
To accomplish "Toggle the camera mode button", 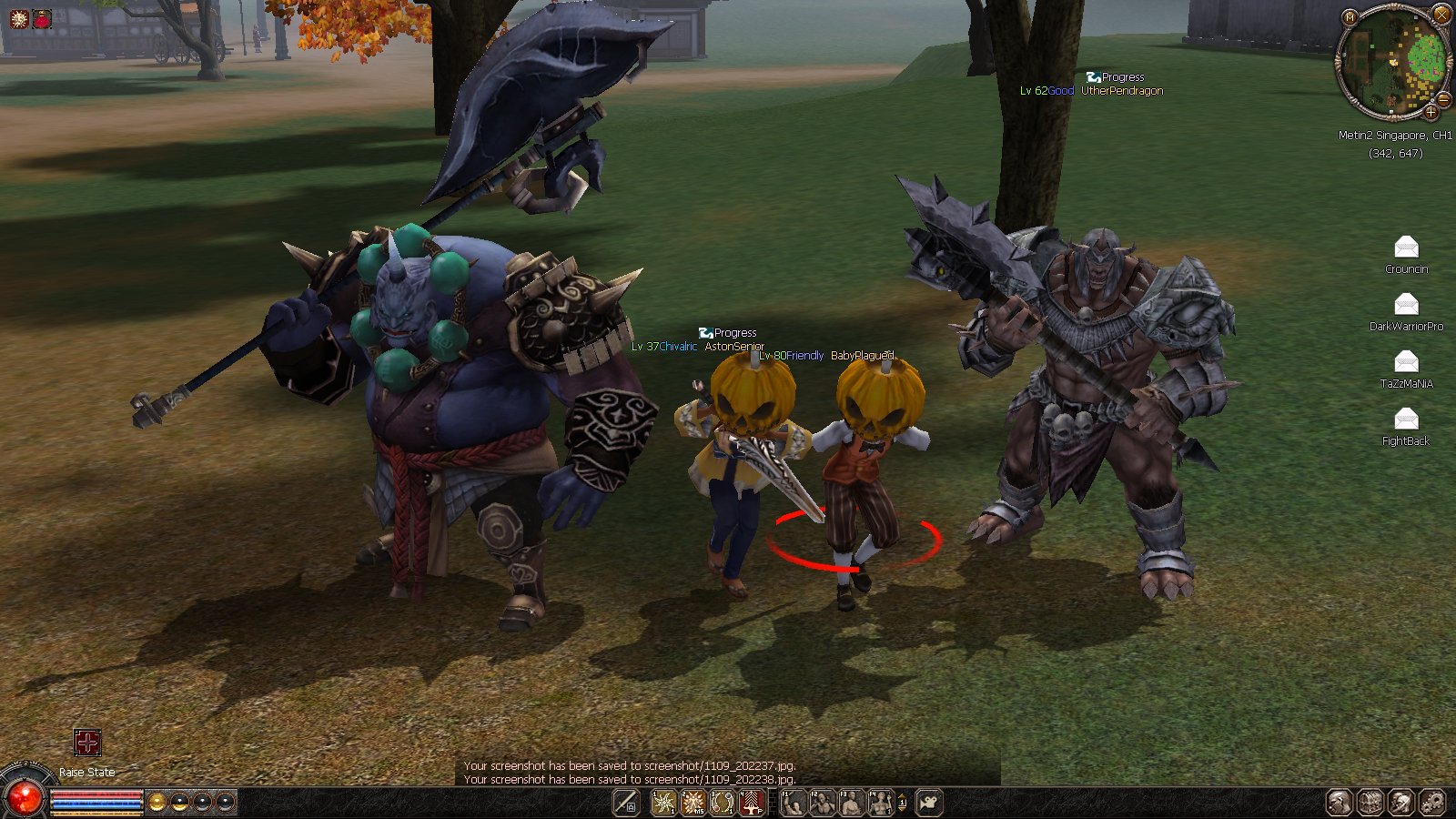I will click(929, 803).
